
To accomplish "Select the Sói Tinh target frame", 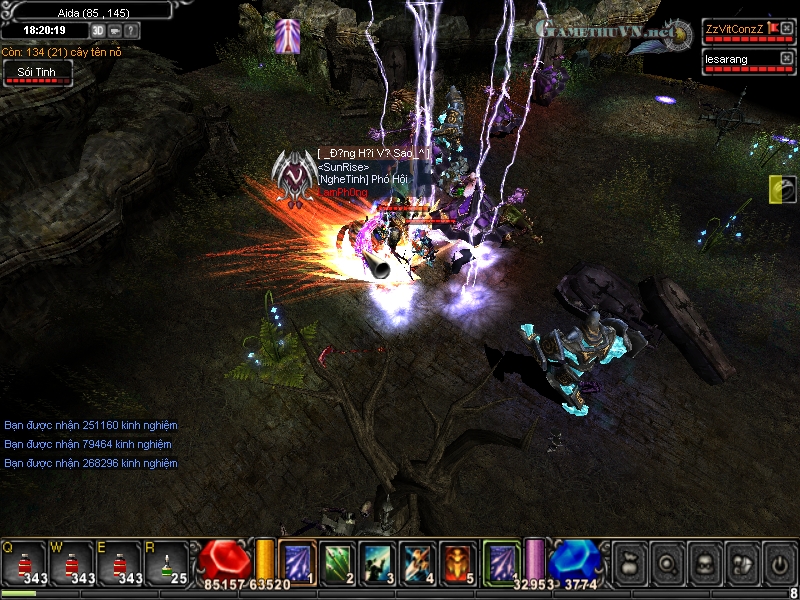I will tap(37, 72).
